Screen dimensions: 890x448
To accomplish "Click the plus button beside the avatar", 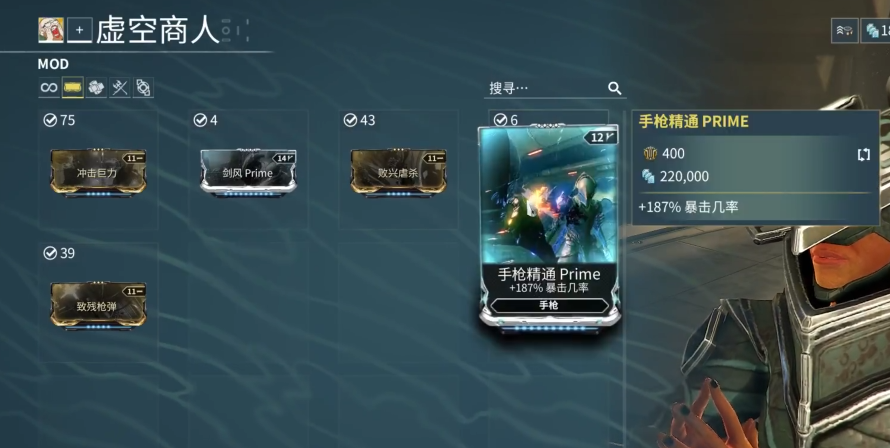I will [x=79, y=30].
